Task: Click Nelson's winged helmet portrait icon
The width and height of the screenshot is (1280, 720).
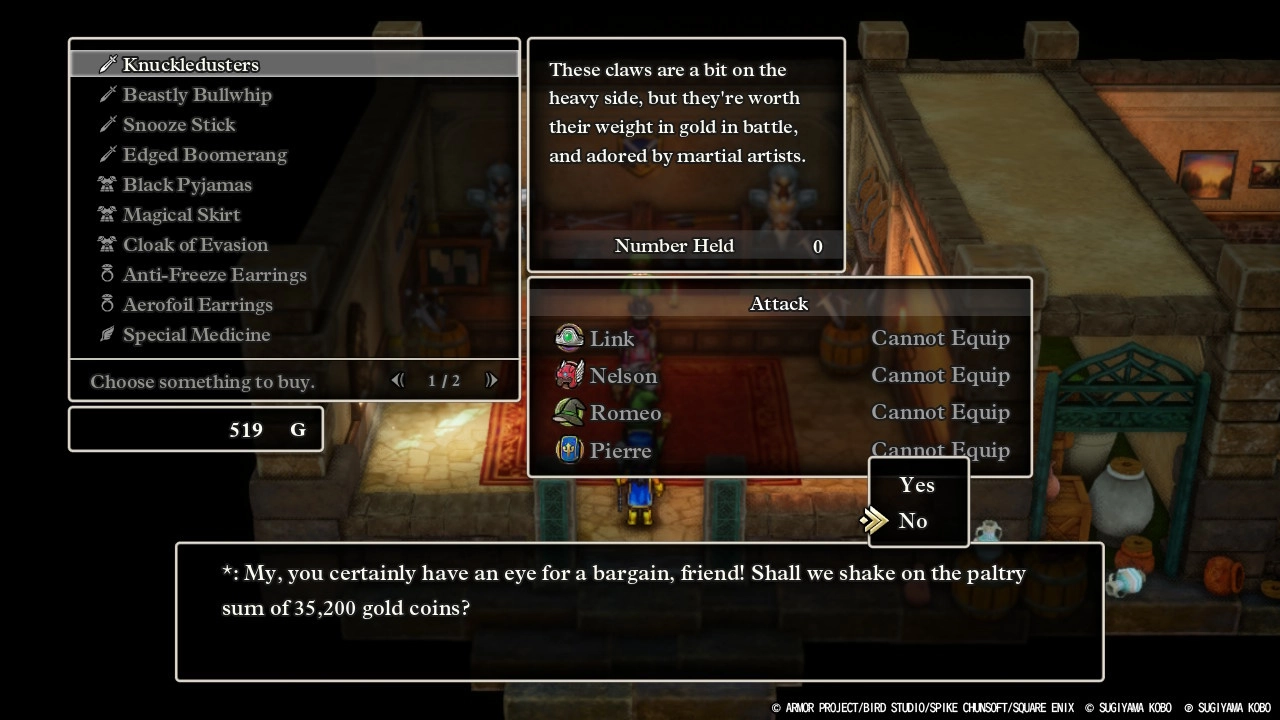Action: (x=568, y=375)
